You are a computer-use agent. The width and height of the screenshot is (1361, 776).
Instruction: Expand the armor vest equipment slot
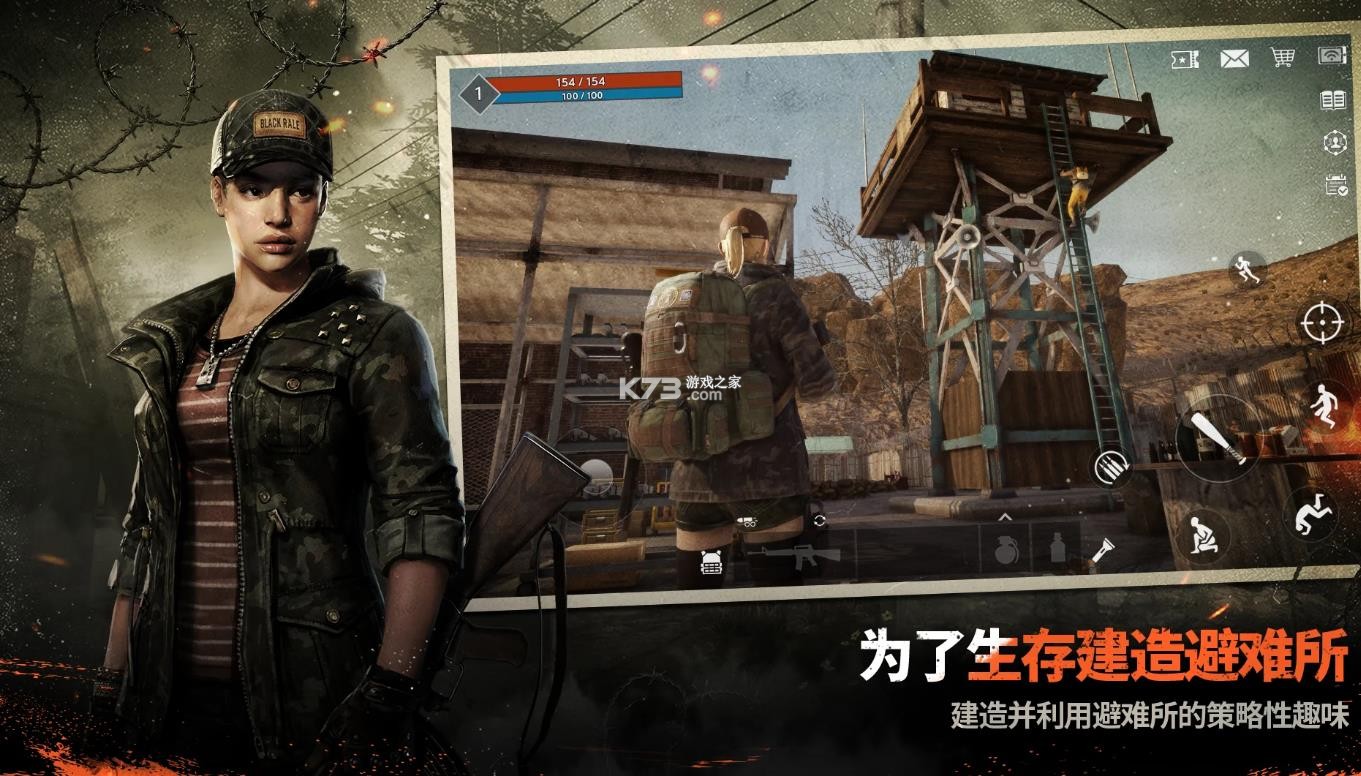(711, 562)
